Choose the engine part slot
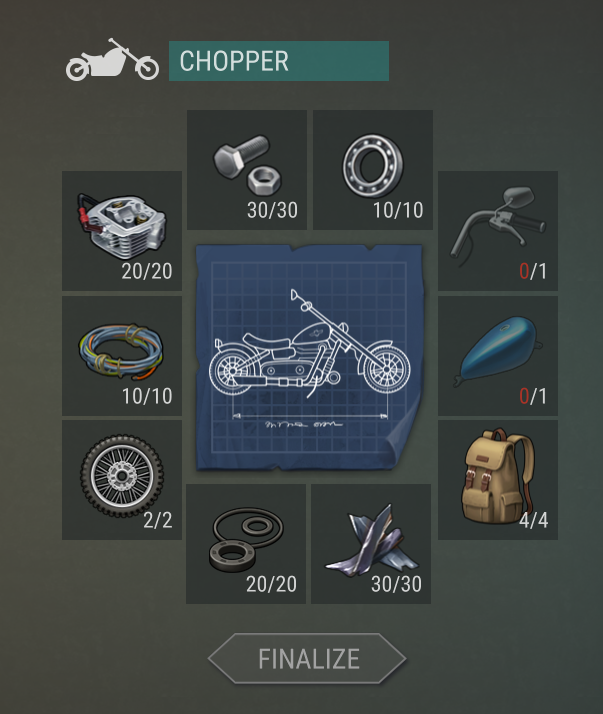 click(x=122, y=231)
